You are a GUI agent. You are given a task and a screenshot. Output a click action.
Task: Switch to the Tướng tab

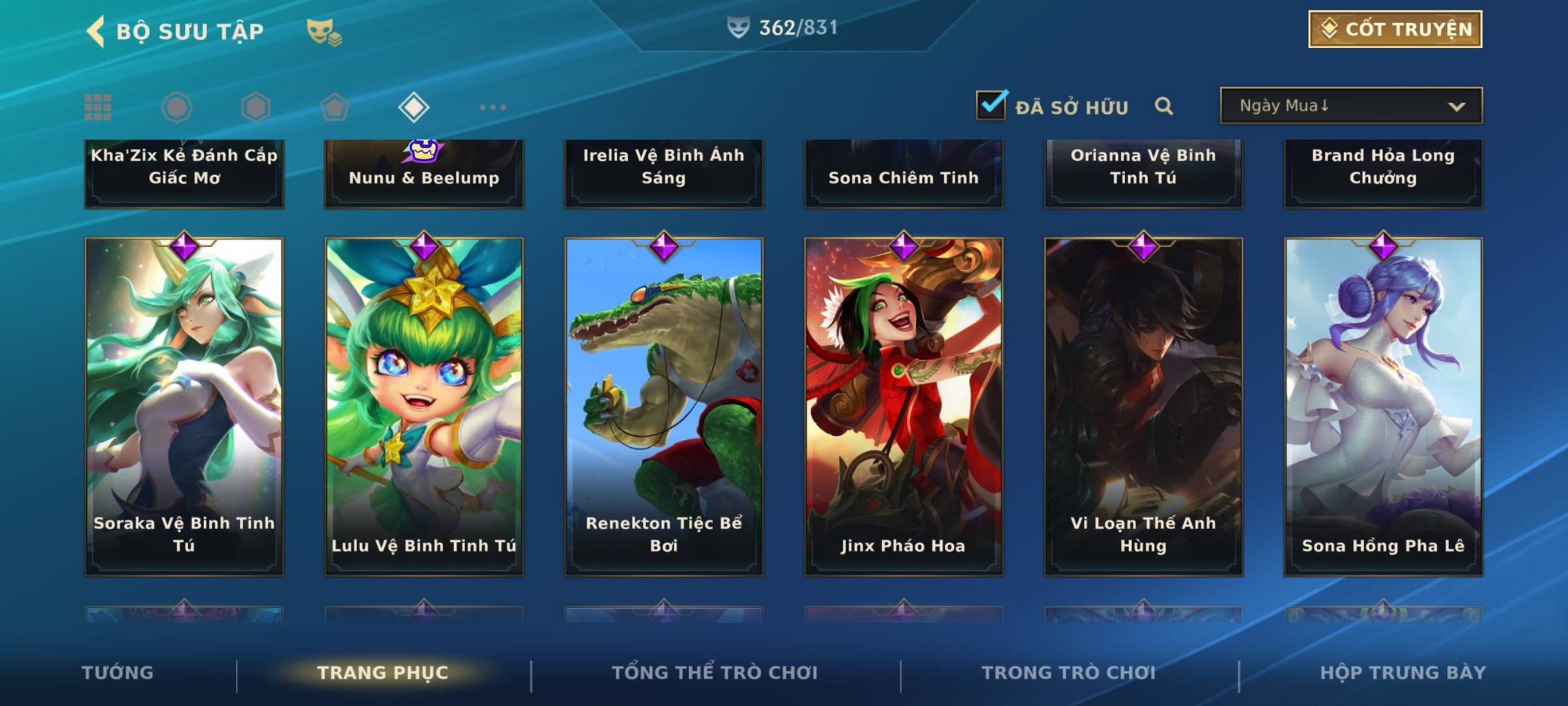118,673
